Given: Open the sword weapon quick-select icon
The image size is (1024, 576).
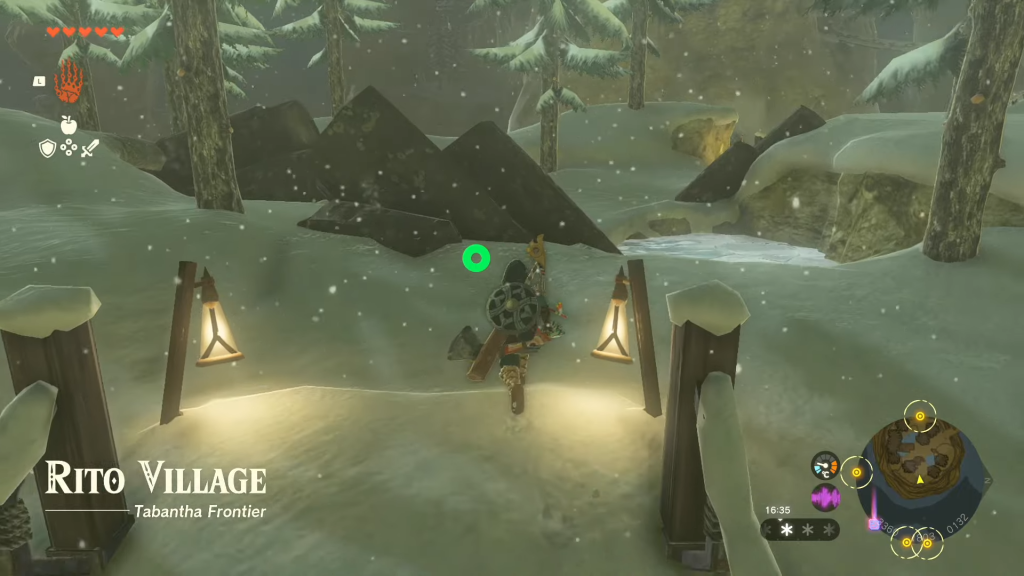Looking at the screenshot, I should (90, 149).
